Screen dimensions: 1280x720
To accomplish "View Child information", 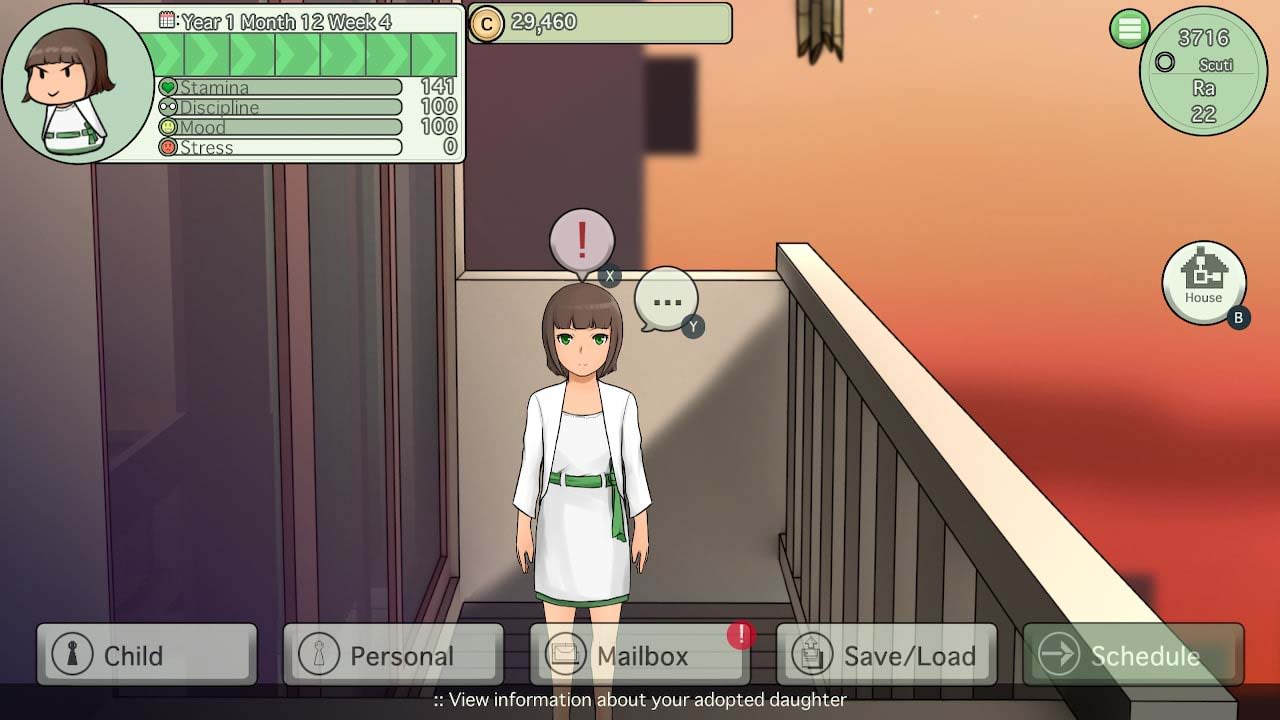I will pos(145,656).
